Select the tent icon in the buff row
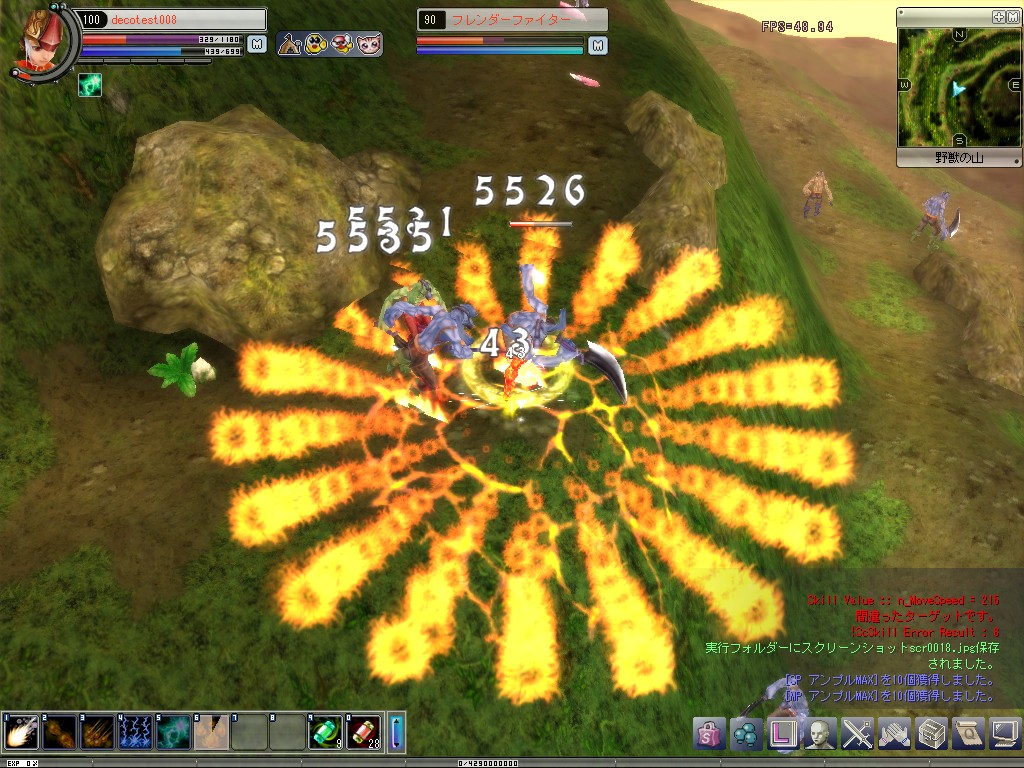The width and height of the screenshot is (1024, 768). click(x=291, y=44)
